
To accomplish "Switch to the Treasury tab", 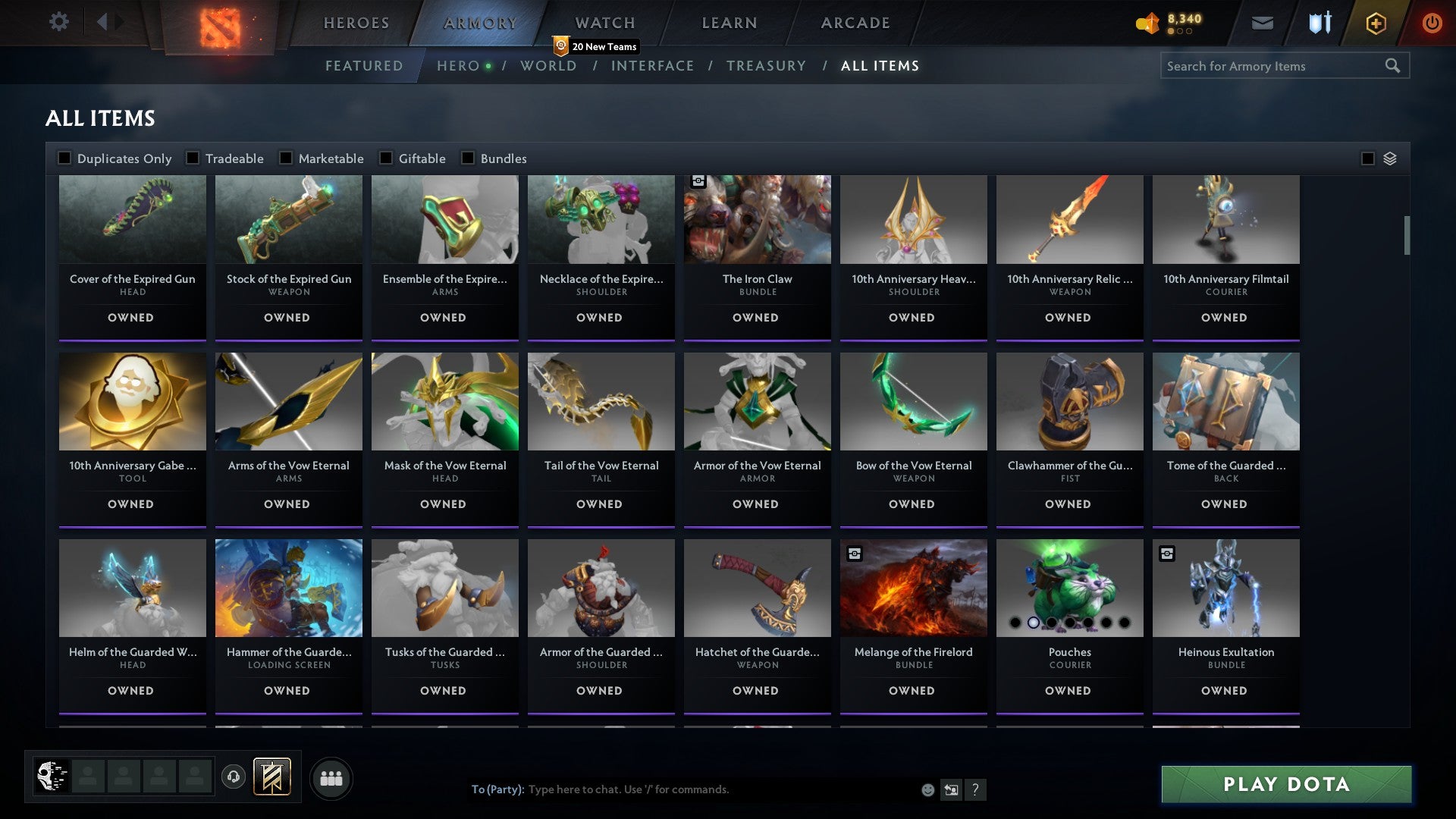I will pos(767,66).
